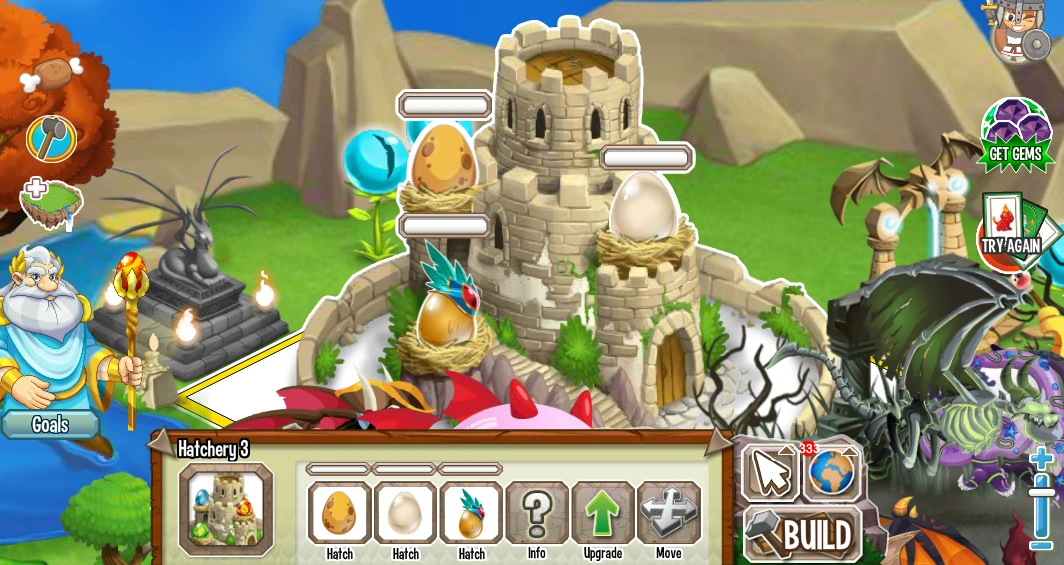
Task: Hatch the orange spotted egg
Action: 339,513
